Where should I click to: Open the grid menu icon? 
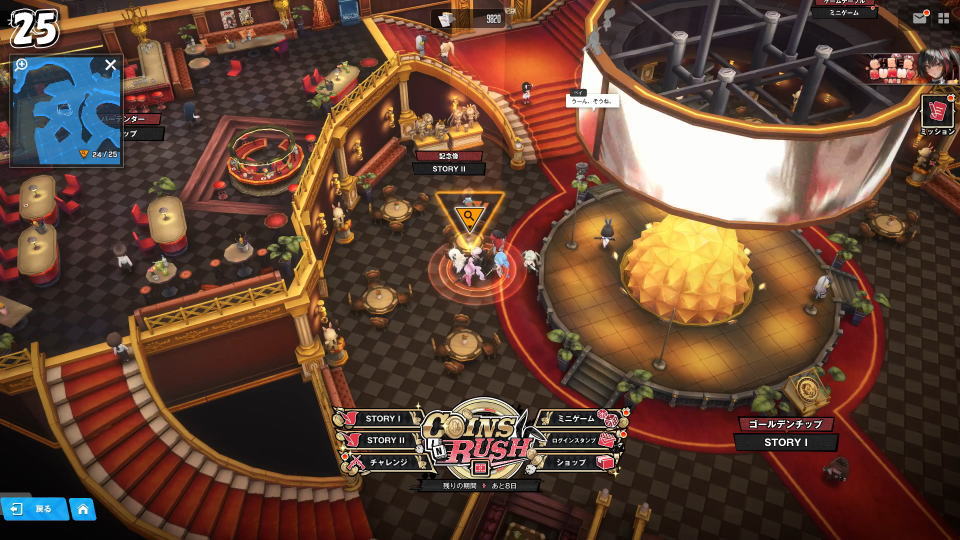[943, 17]
